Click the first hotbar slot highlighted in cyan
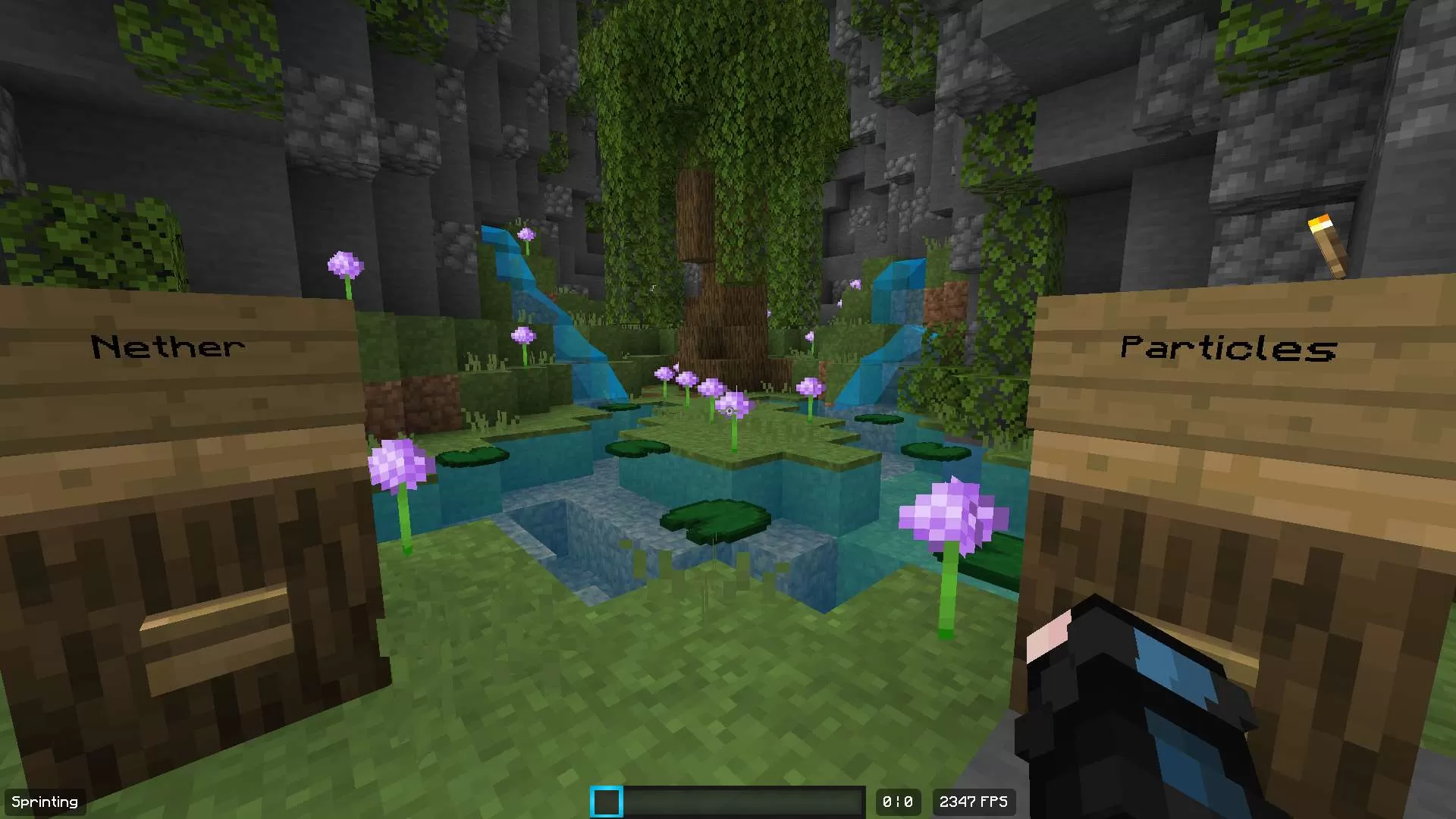The width and height of the screenshot is (1456, 819). (x=606, y=801)
